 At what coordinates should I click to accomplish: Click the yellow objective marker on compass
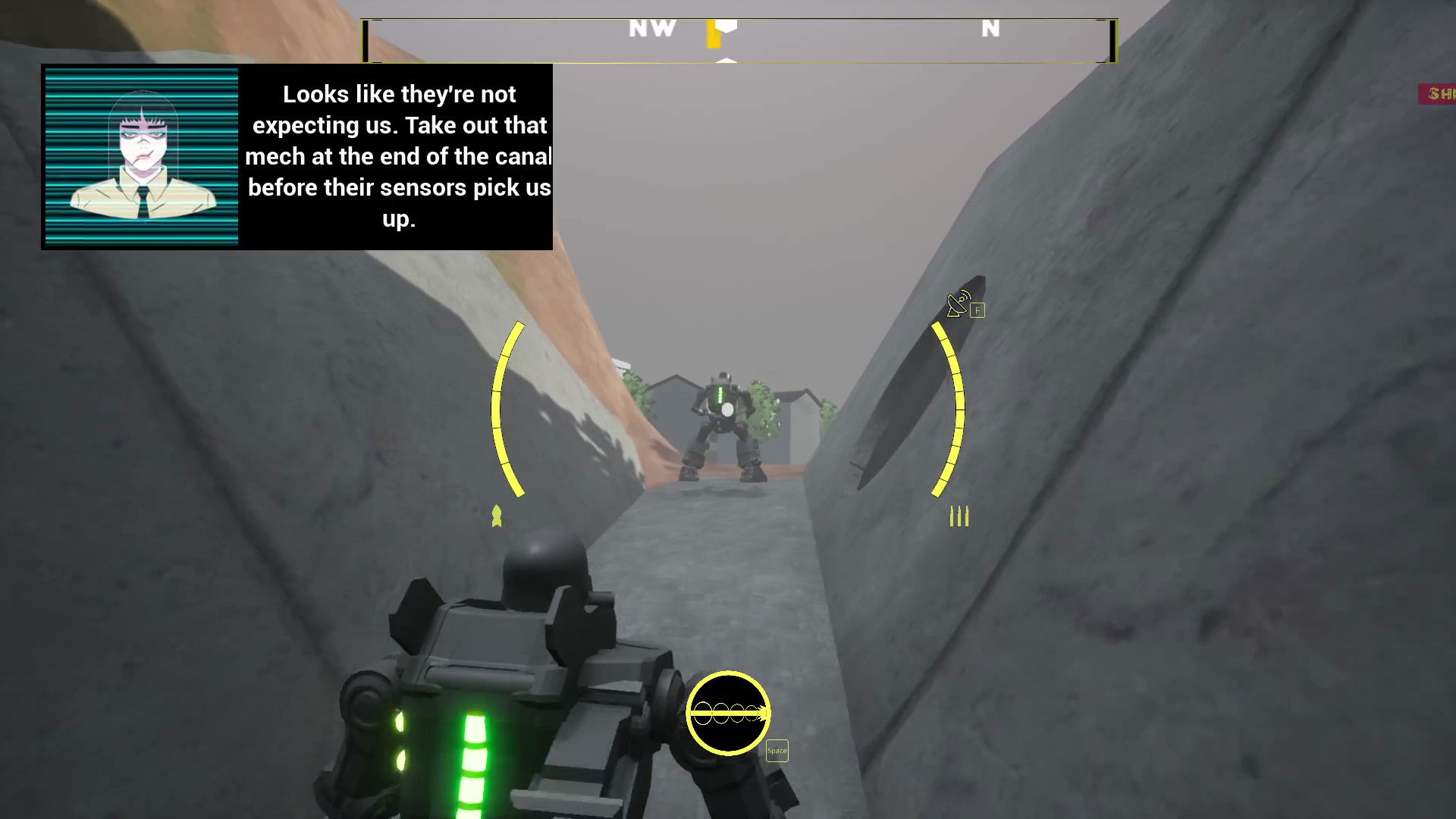(713, 34)
